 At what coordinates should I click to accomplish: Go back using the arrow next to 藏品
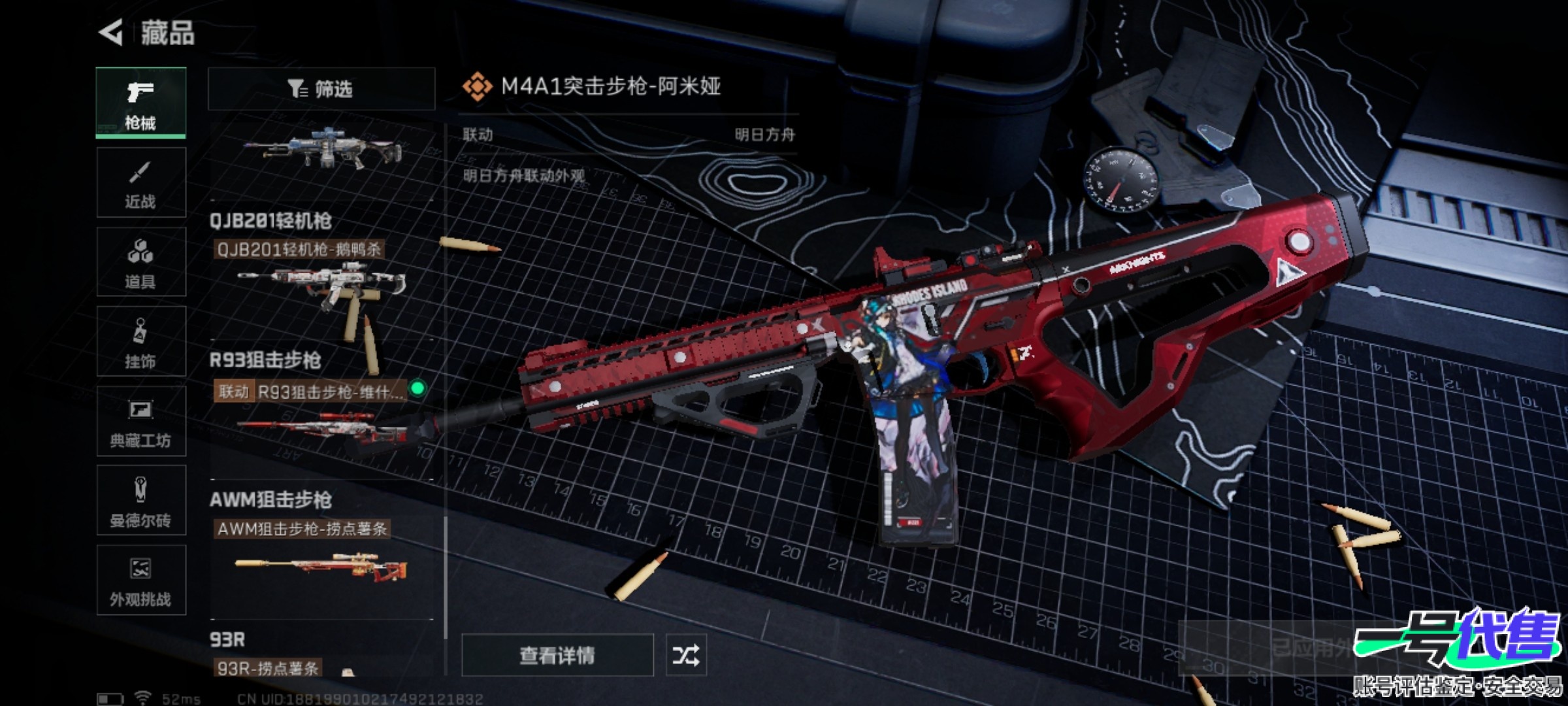tap(111, 33)
